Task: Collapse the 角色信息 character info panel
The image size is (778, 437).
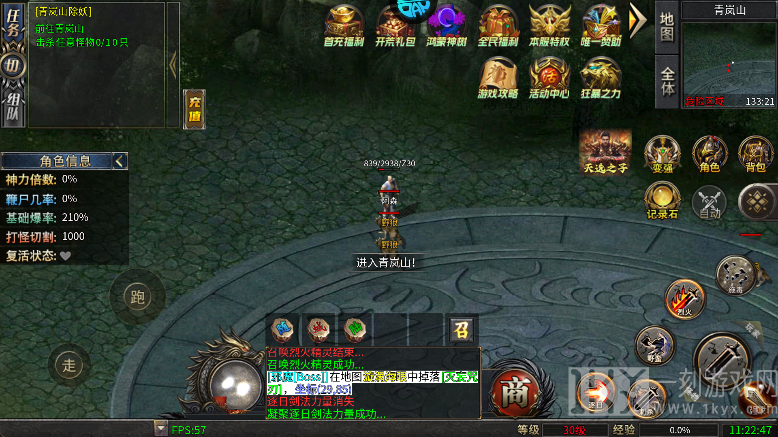Action: point(120,160)
